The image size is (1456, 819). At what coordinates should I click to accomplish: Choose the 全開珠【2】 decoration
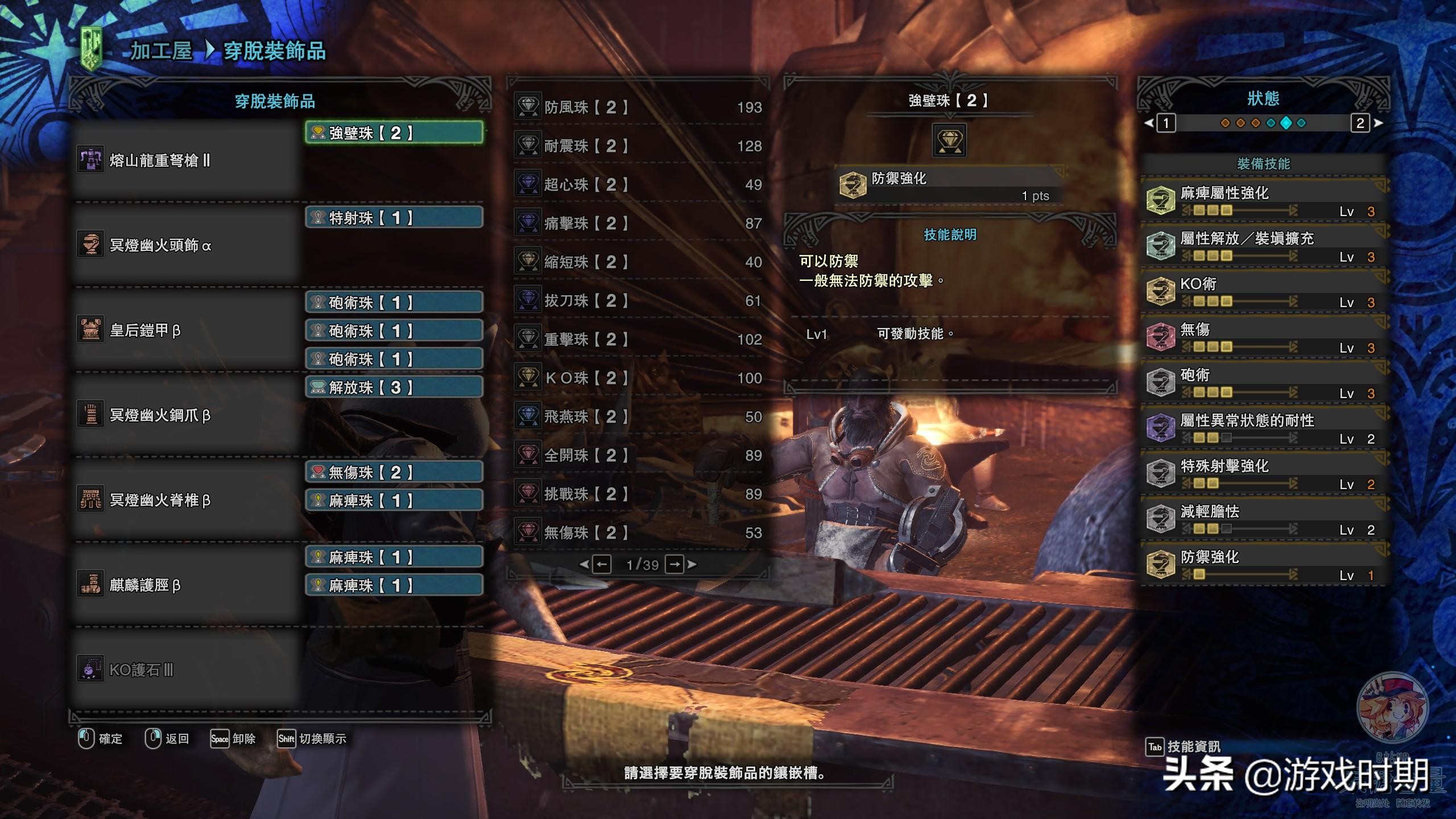(x=638, y=455)
